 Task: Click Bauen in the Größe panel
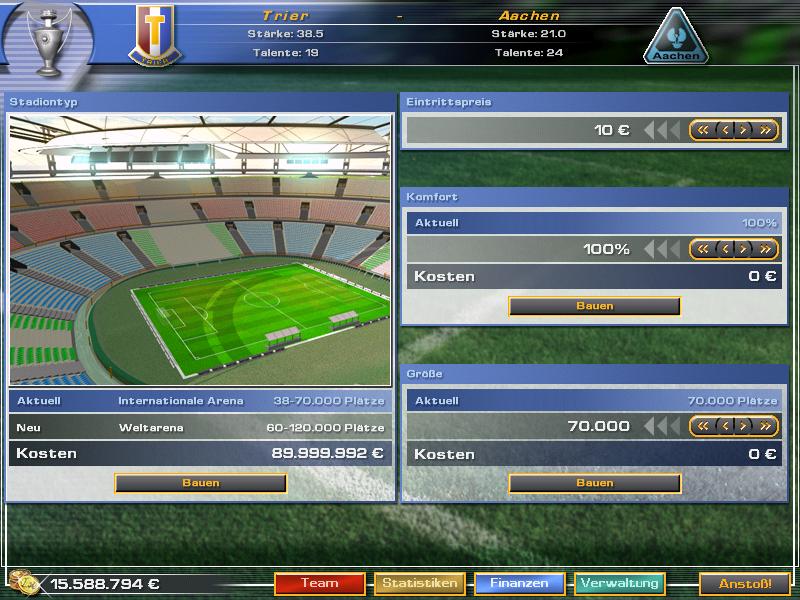tap(594, 483)
